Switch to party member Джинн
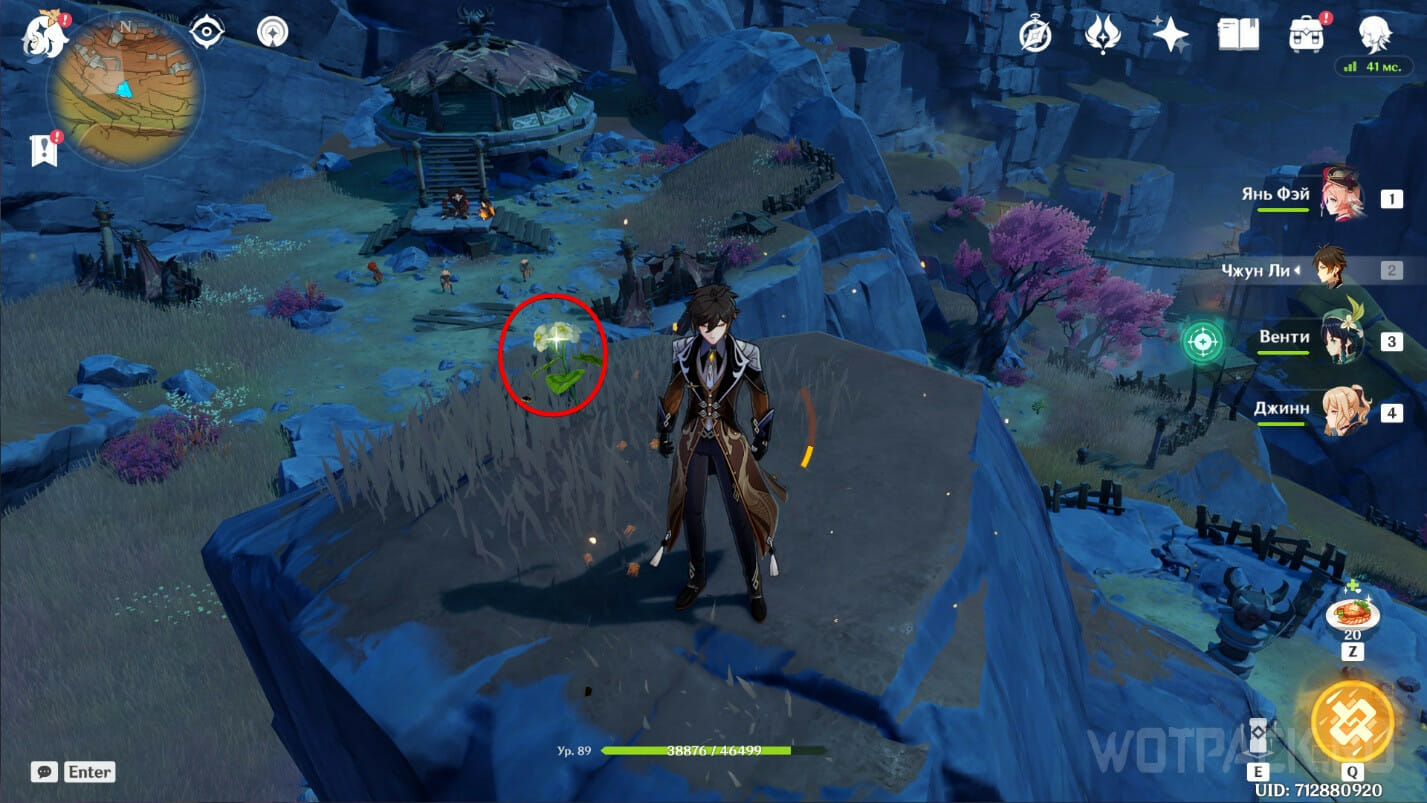1427x803 pixels. pyautogui.click(x=1340, y=411)
